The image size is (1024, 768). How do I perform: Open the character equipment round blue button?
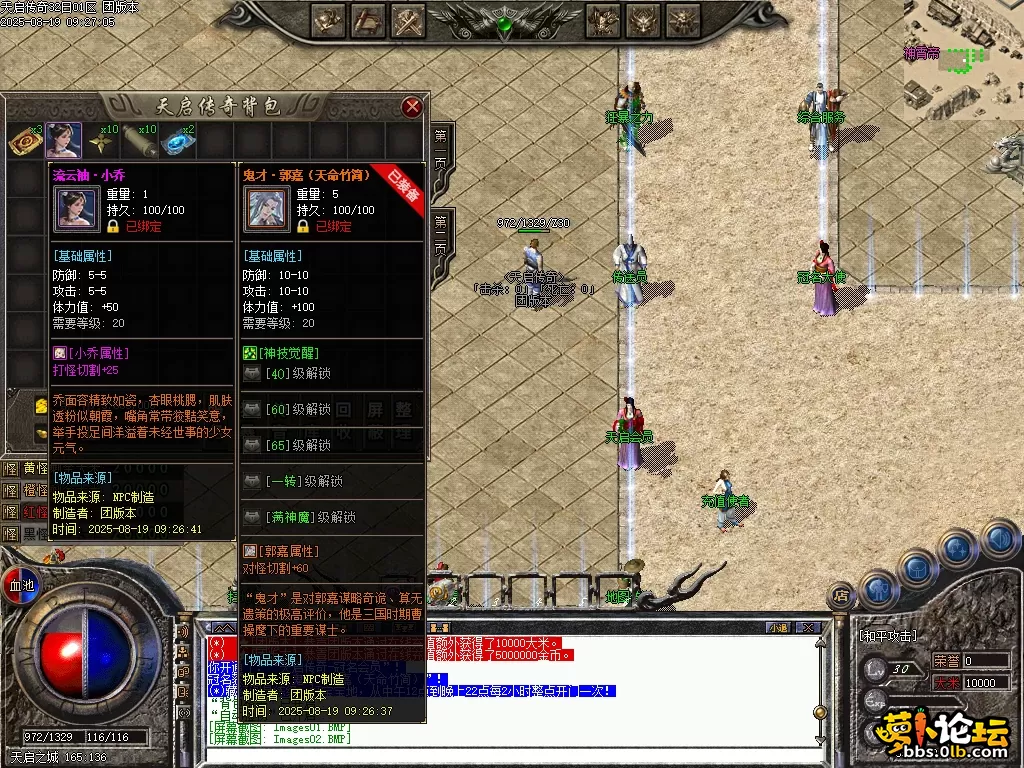pos(877,588)
